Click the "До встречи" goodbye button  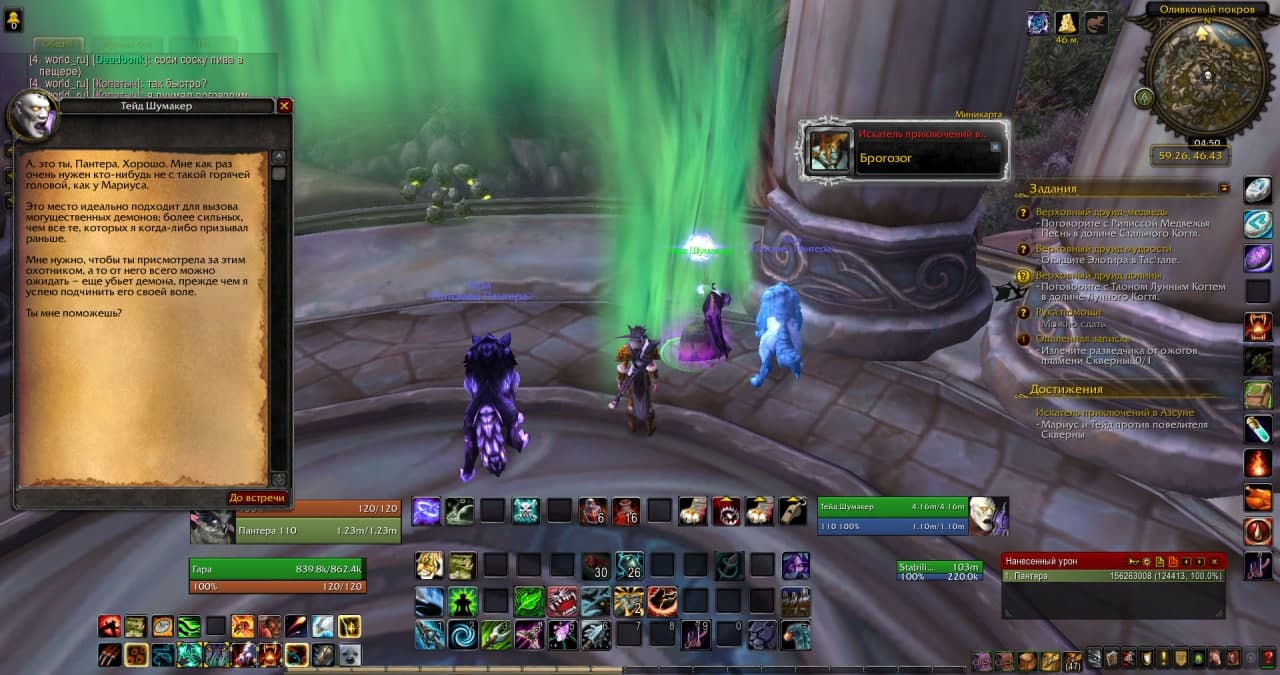257,498
